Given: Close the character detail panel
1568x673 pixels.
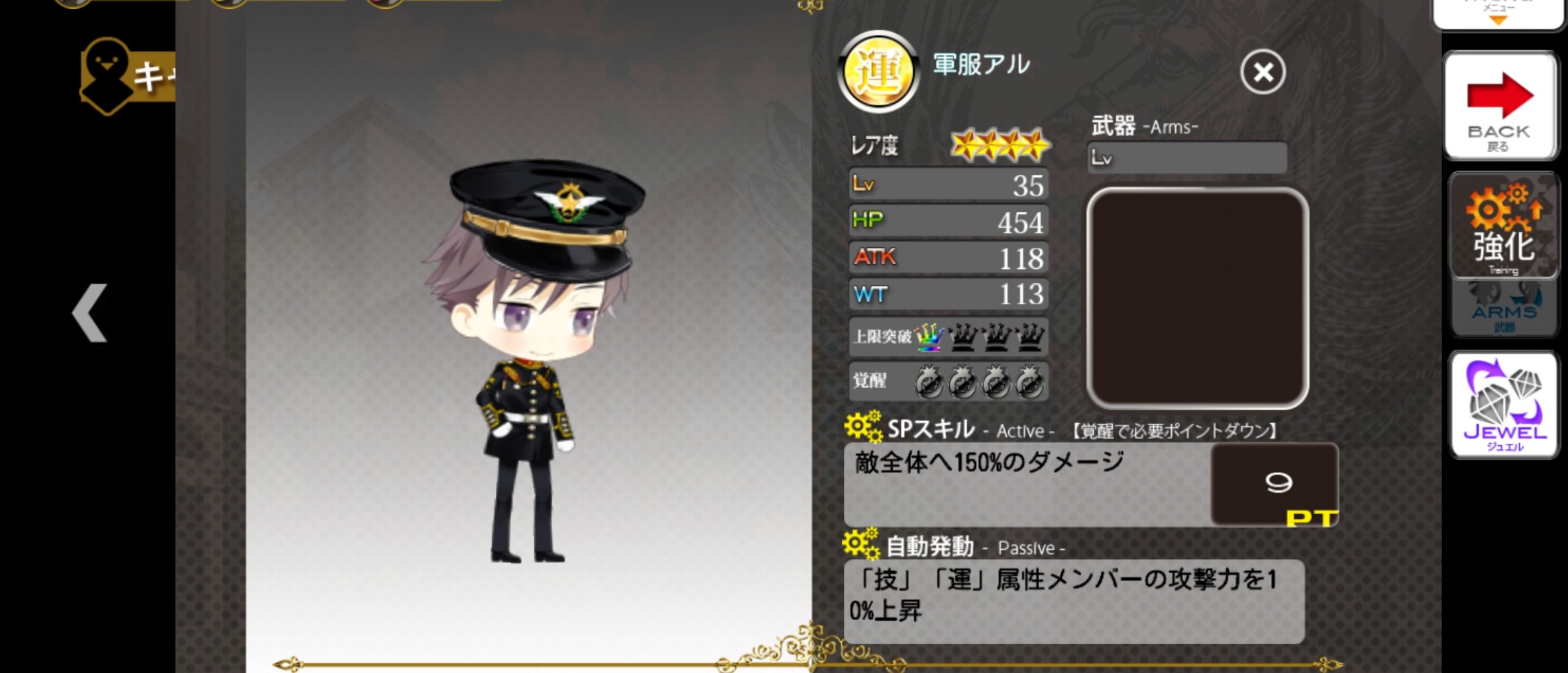Looking at the screenshot, I should pos(1263,72).
